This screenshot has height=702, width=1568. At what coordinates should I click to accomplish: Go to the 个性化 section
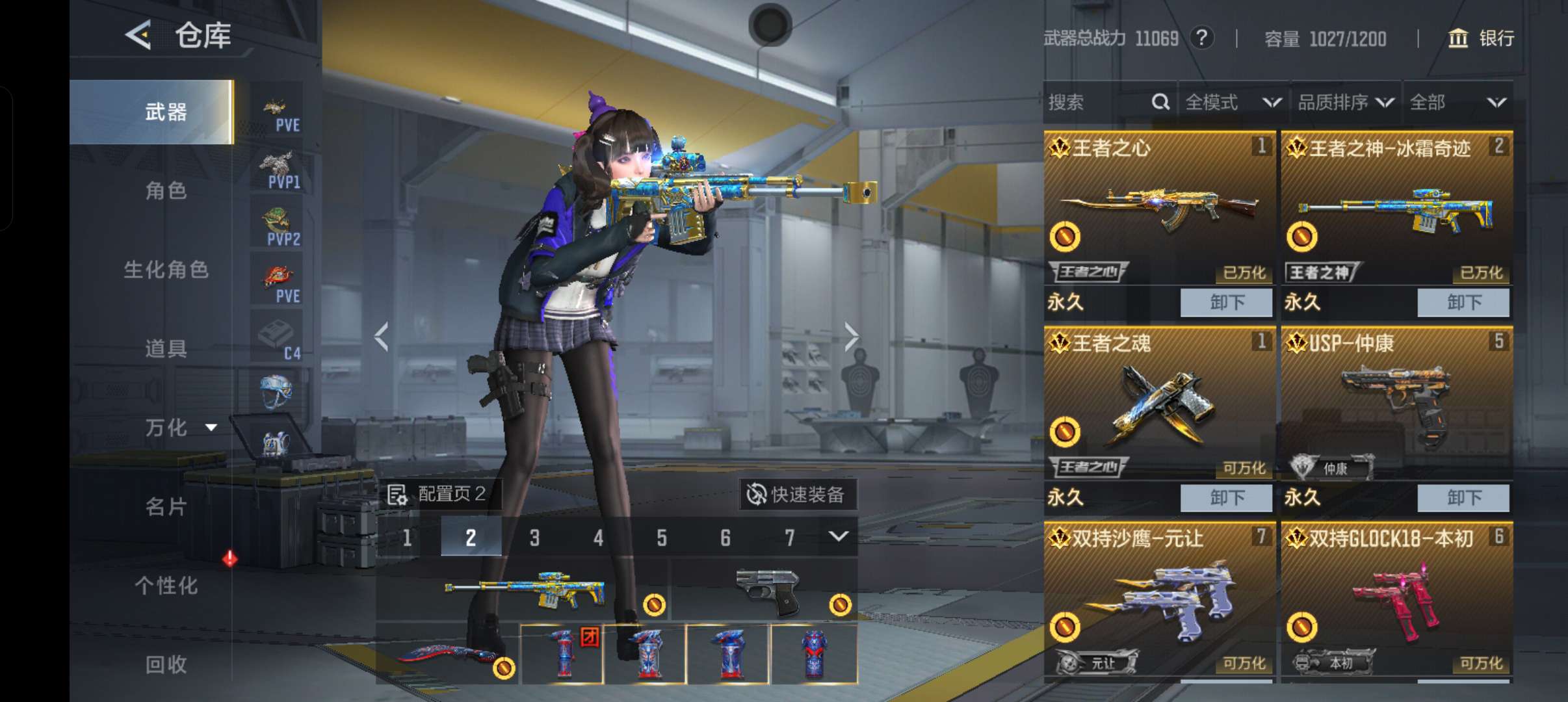pyautogui.click(x=166, y=586)
